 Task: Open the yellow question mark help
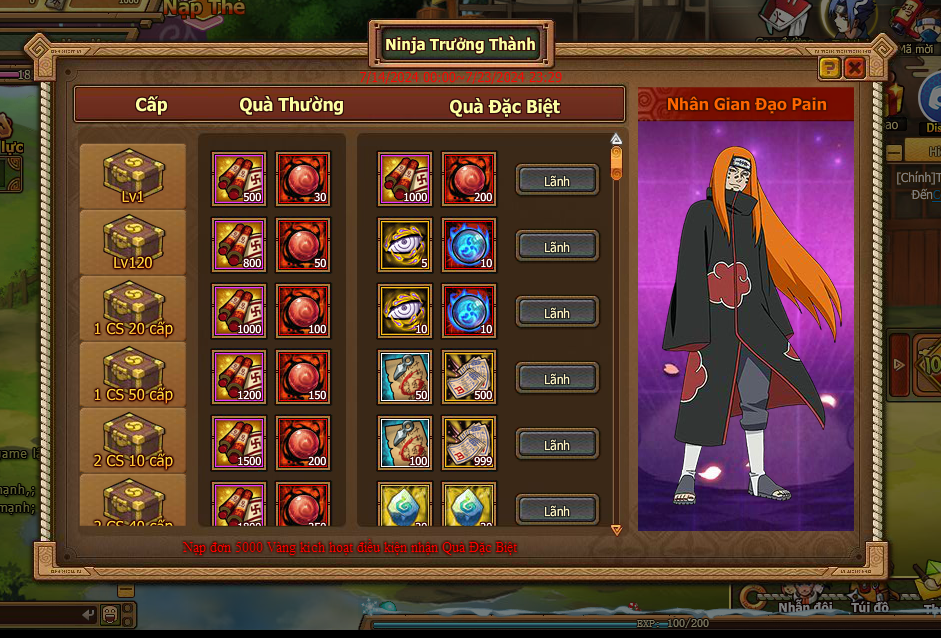pos(829,68)
